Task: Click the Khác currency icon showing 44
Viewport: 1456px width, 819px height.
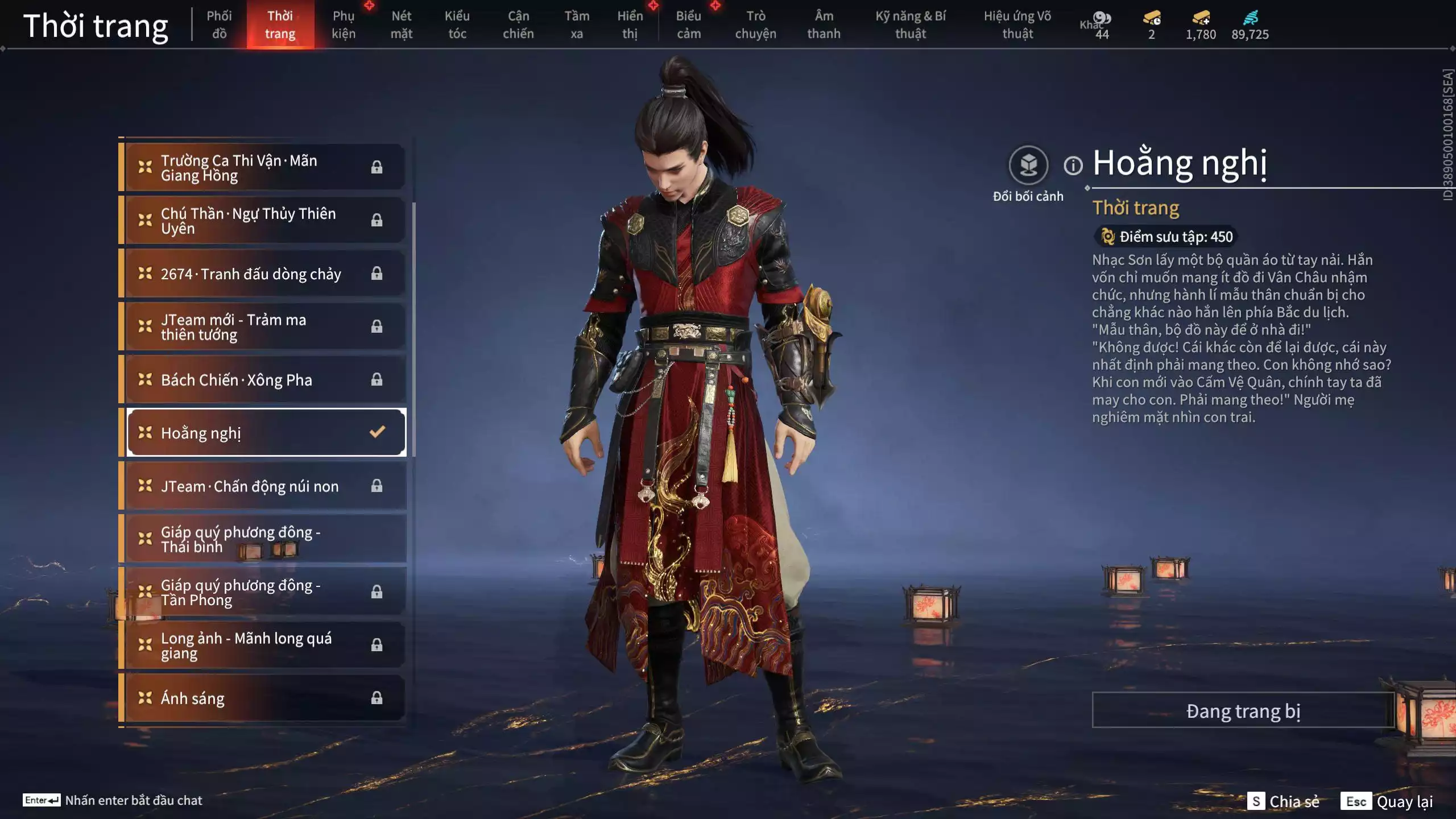Action: click(1102, 17)
